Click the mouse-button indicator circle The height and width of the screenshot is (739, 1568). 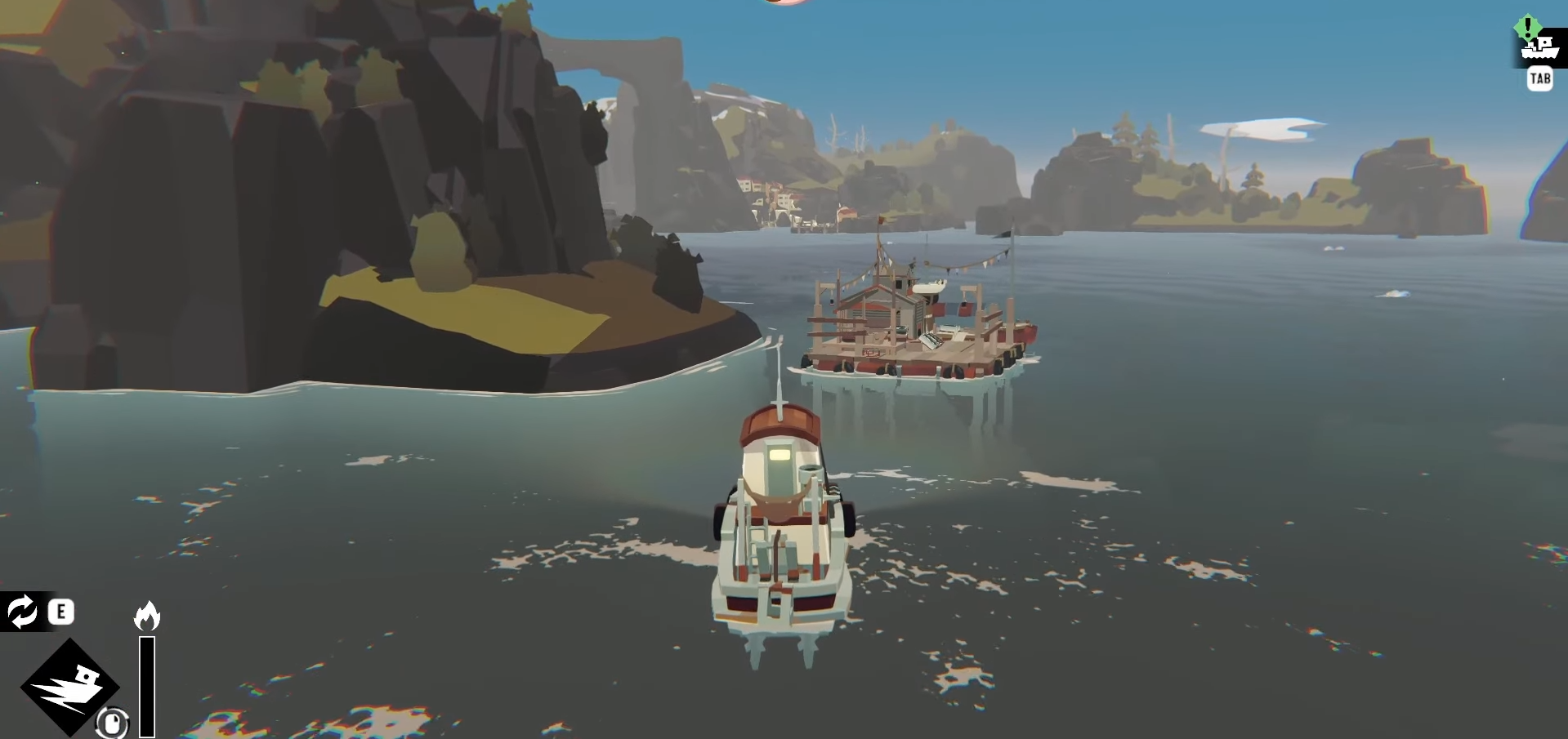(x=112, y=723)
